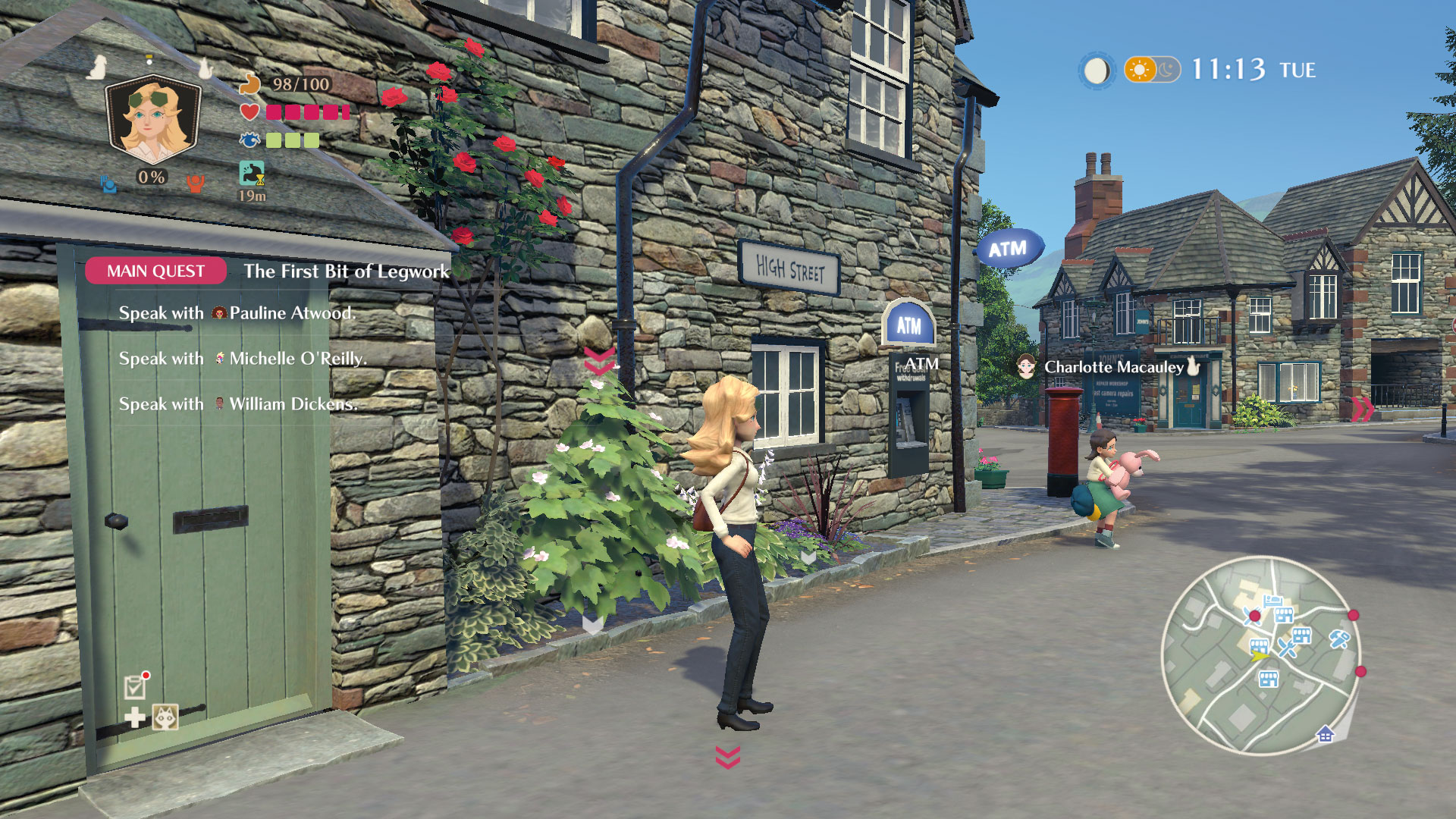Open the circular town minimap
1456x819 pixels.
(x=1260, y=655)
